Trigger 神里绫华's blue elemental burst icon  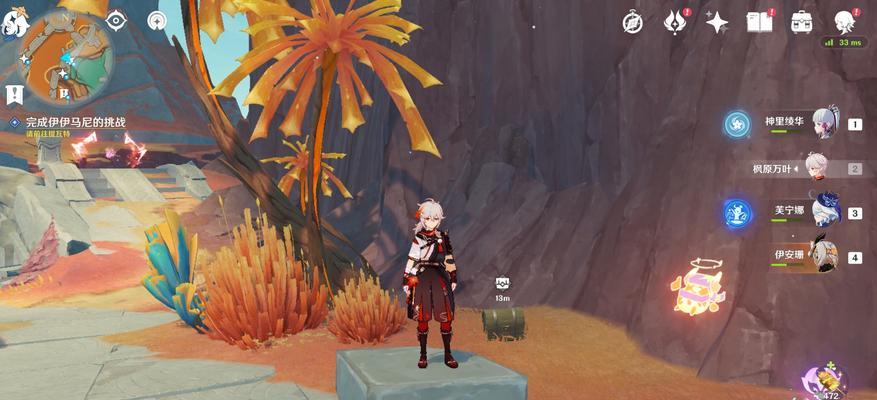[x=737, y=124]
